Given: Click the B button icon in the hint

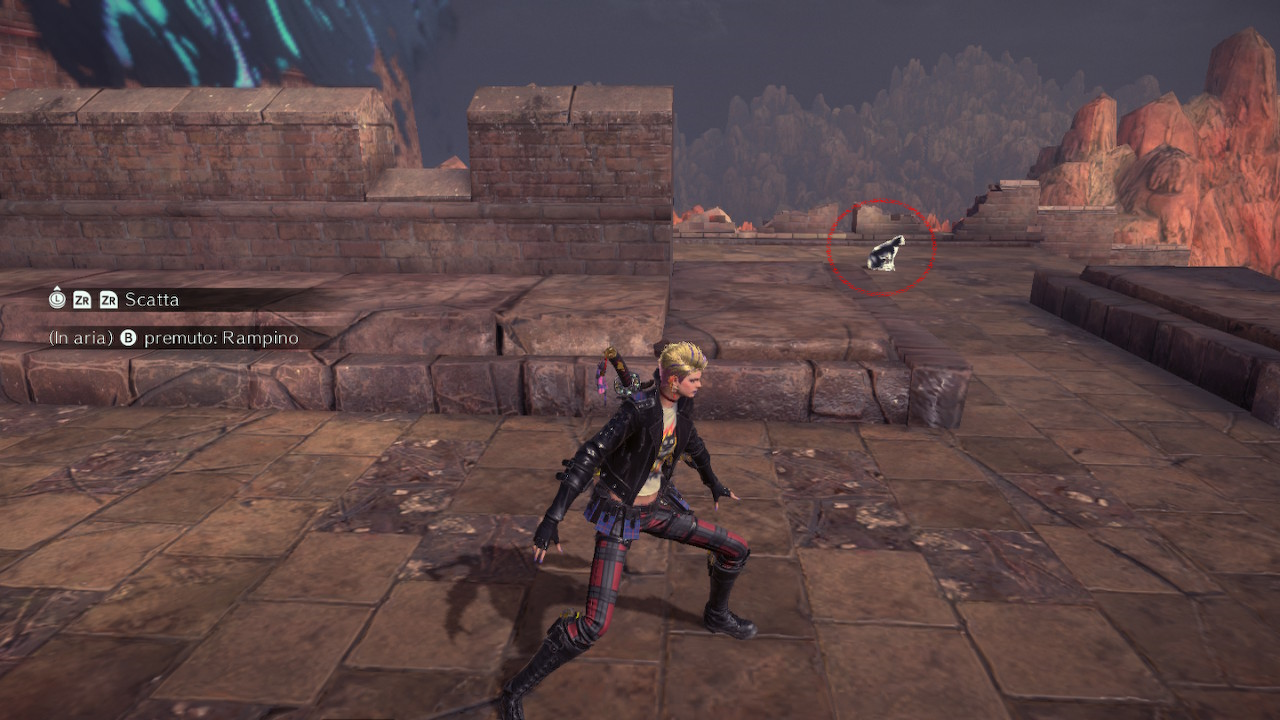Looking at the screenshot, I should (x=128, y=337).
